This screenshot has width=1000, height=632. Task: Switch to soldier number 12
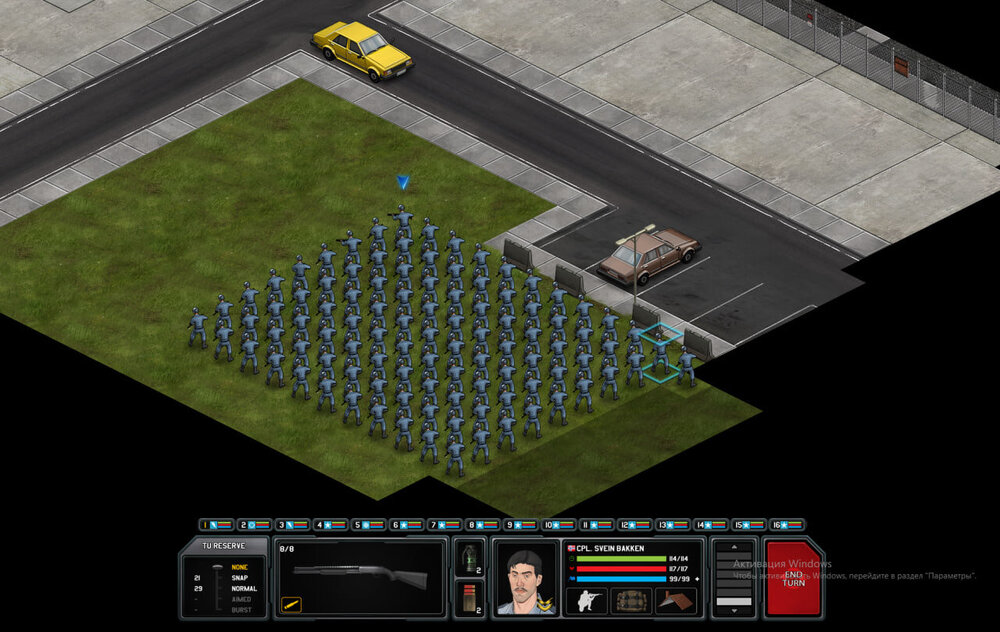[634, 524]
